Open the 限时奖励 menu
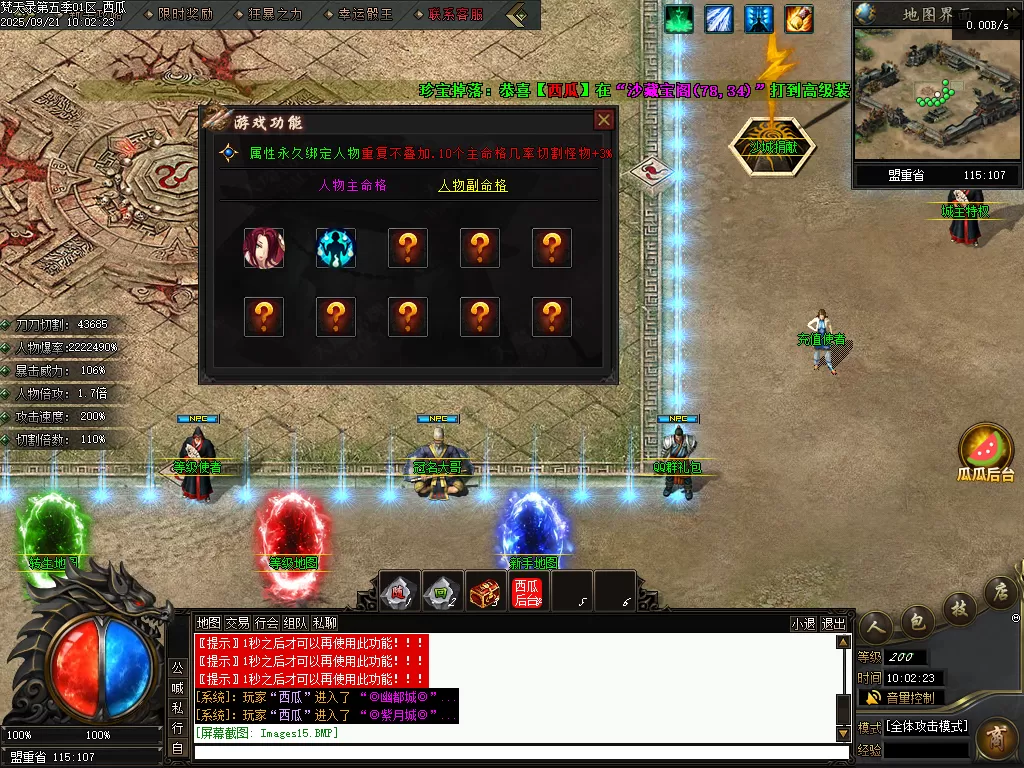1024x768 pixels. 185,14
